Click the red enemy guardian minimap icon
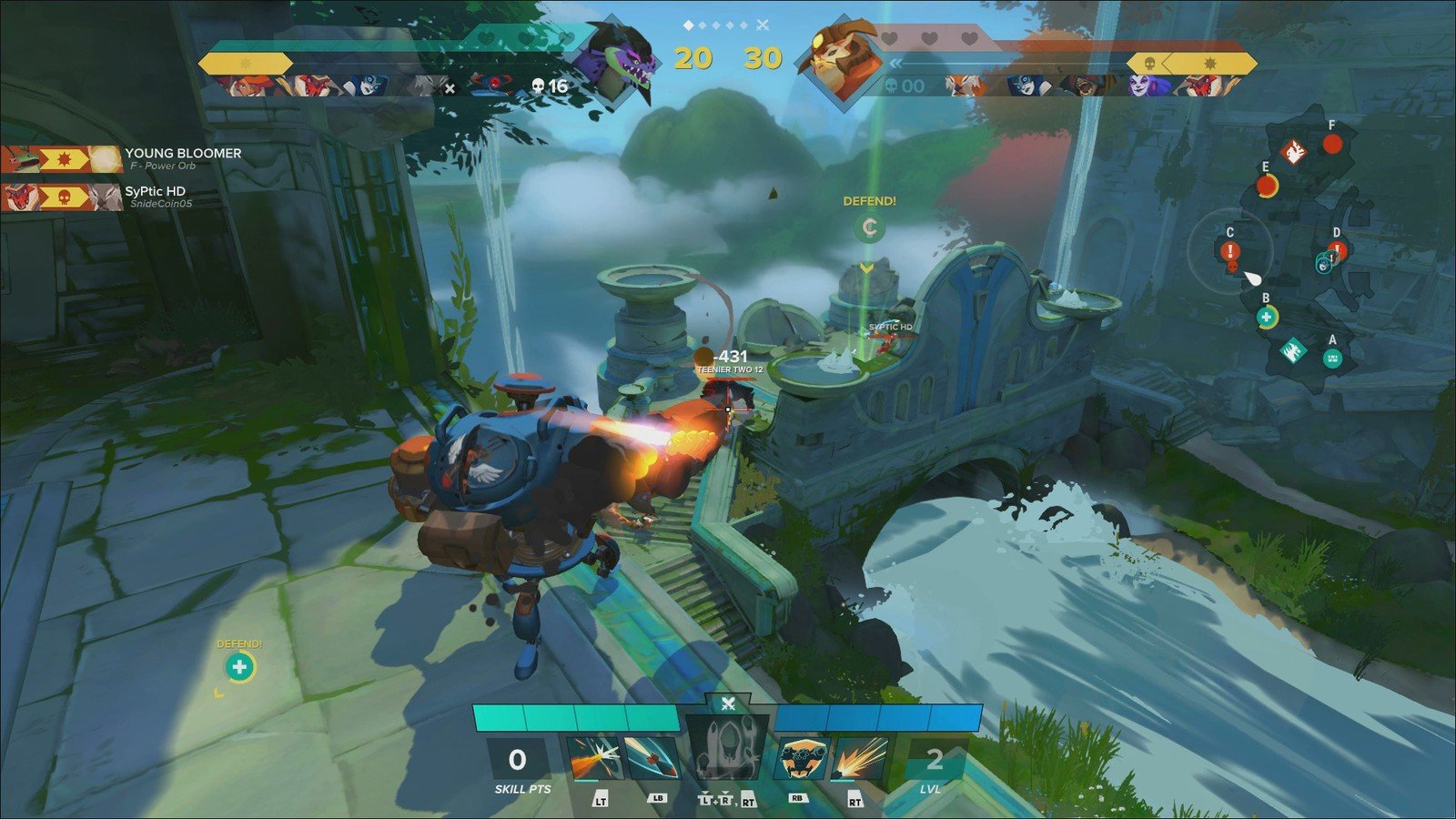 [1294, 152]
